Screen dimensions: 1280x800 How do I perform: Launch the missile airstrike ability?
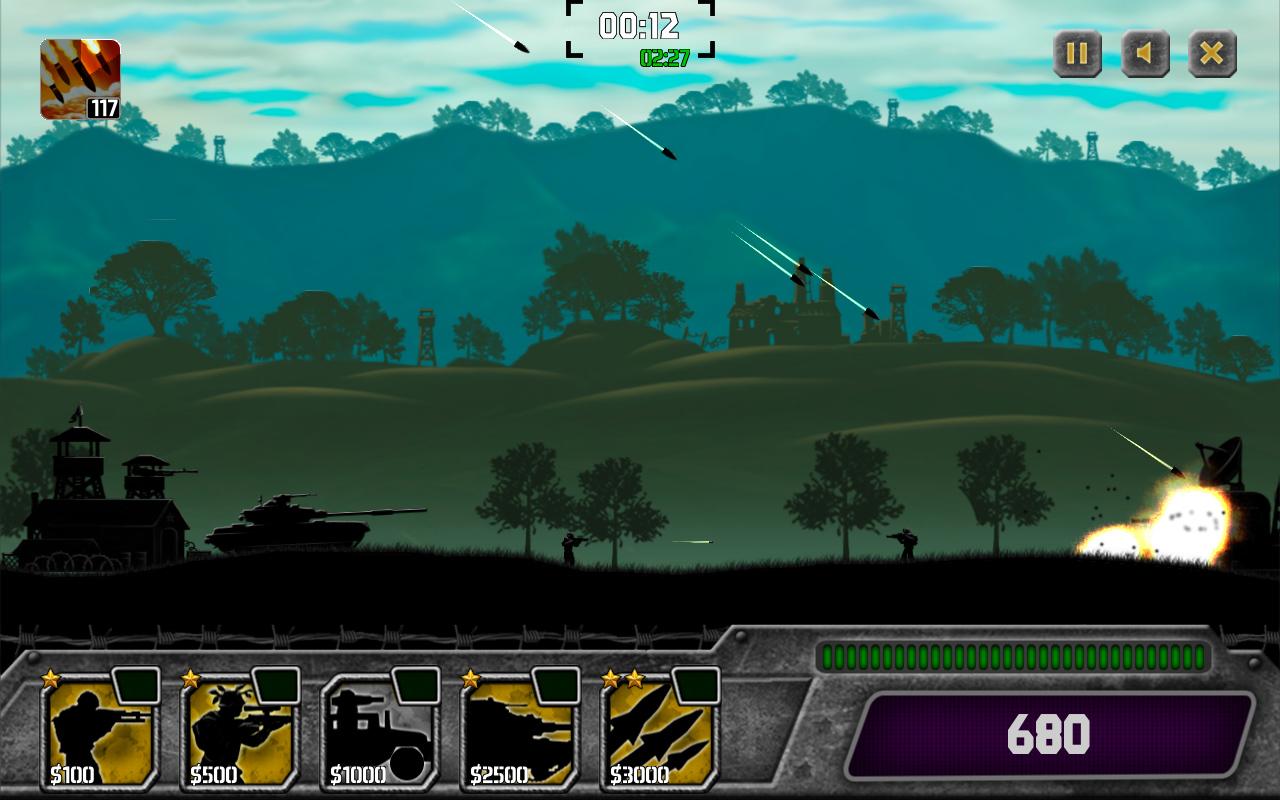tap(80, 79)
